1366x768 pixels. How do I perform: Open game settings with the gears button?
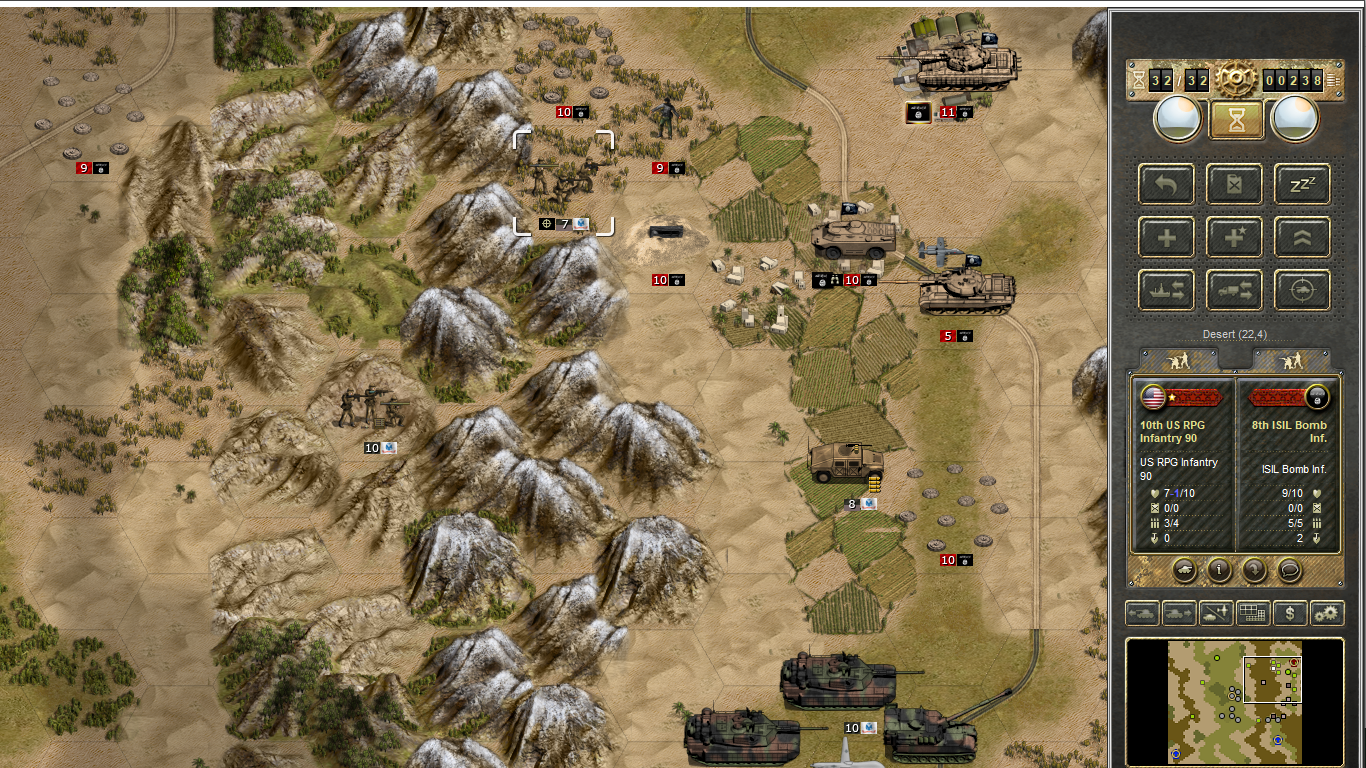tap(1327, 613)
